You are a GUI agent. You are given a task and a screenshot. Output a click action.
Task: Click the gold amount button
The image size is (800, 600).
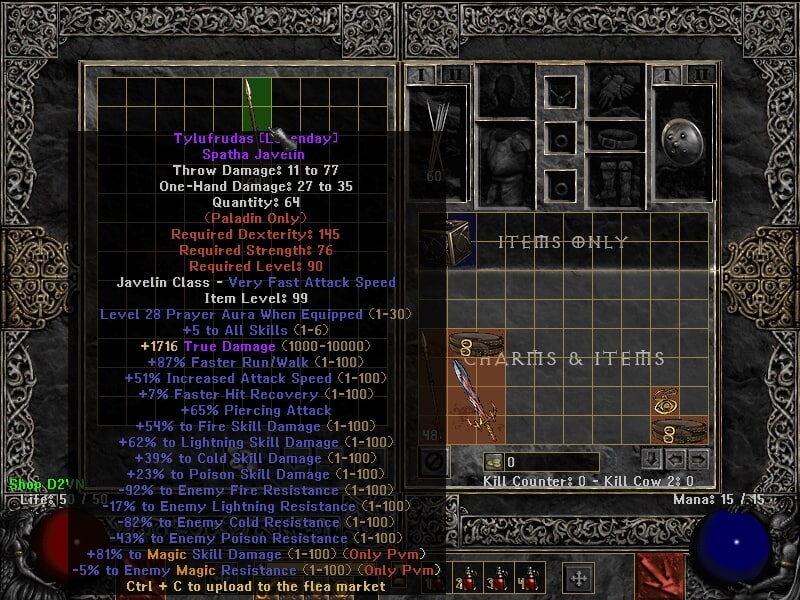(492, 462)
